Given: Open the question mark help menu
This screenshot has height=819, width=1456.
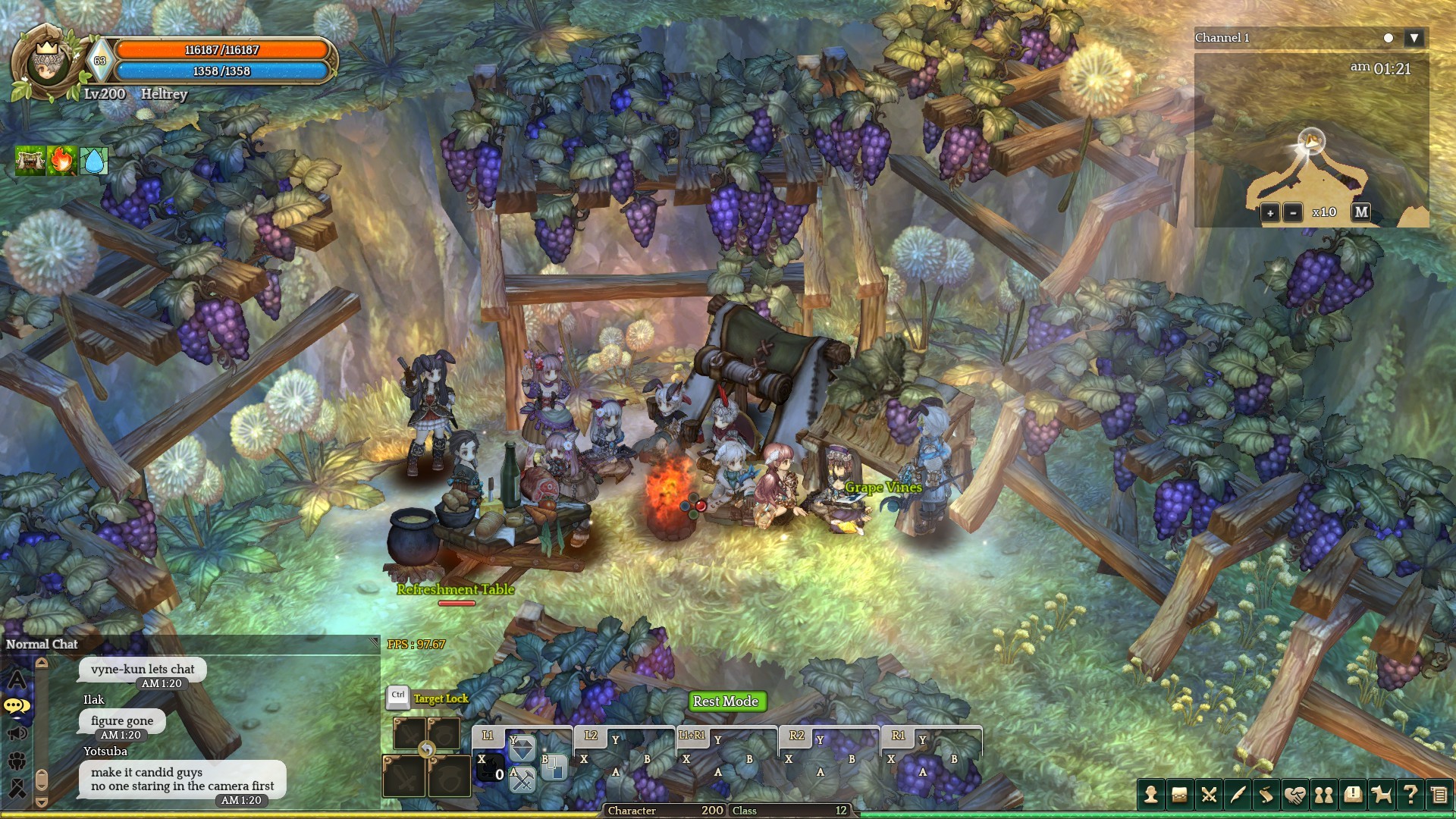Looking at the screenshot, I should (1410, 794).
